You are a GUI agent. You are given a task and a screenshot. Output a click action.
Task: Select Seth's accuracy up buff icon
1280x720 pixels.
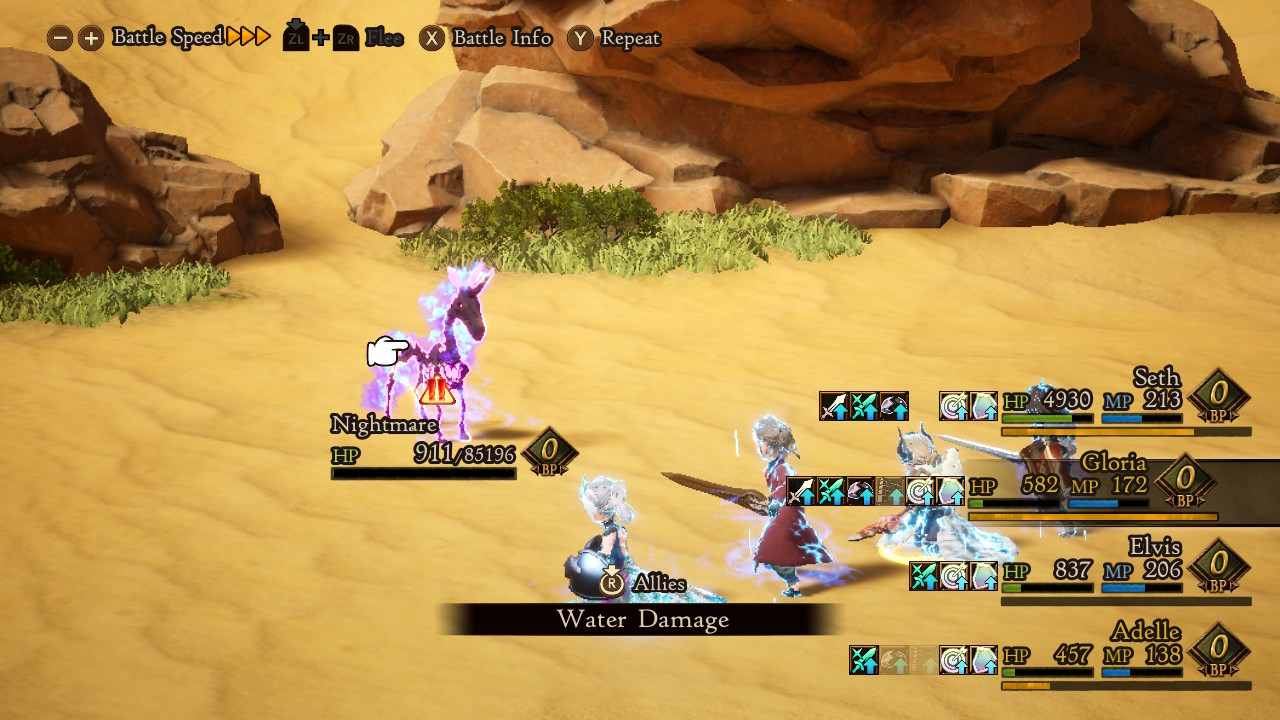(952, 400)
